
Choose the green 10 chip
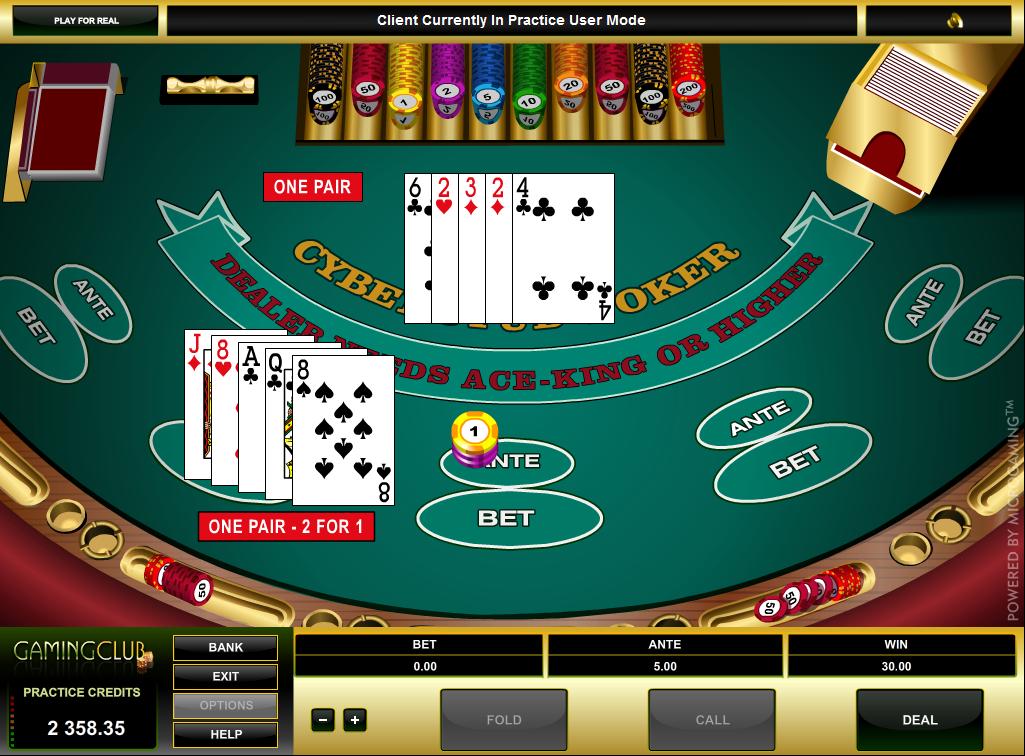coord(529,100)
